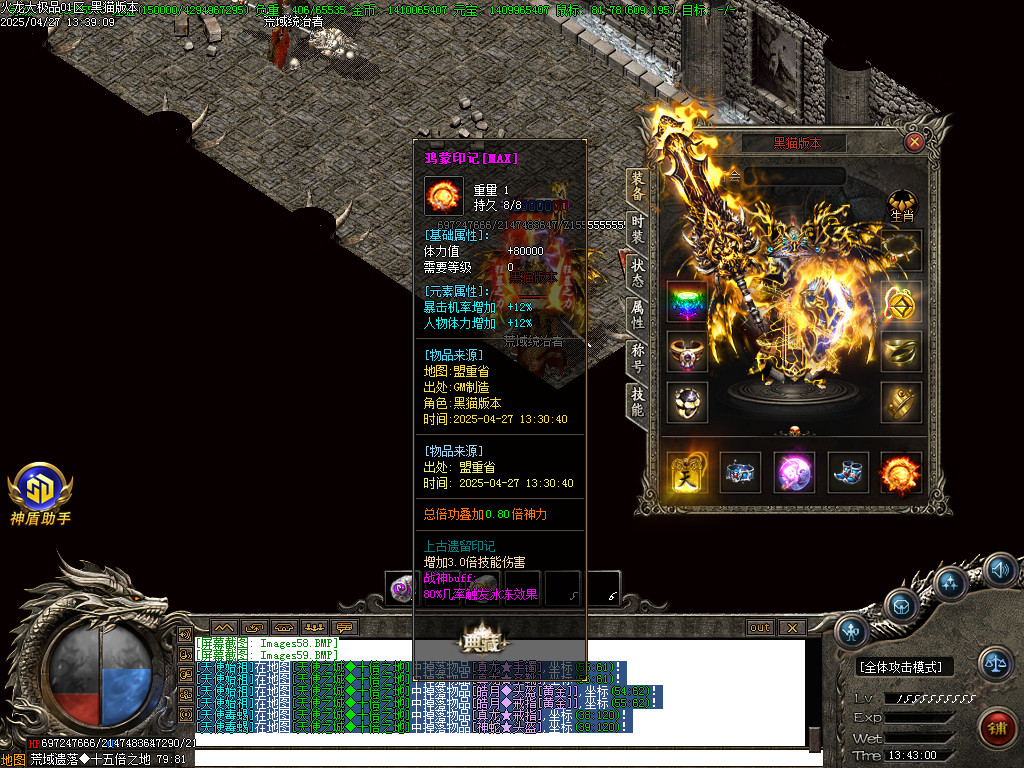Open the 生肖 zodiac button

coord(902,205)
